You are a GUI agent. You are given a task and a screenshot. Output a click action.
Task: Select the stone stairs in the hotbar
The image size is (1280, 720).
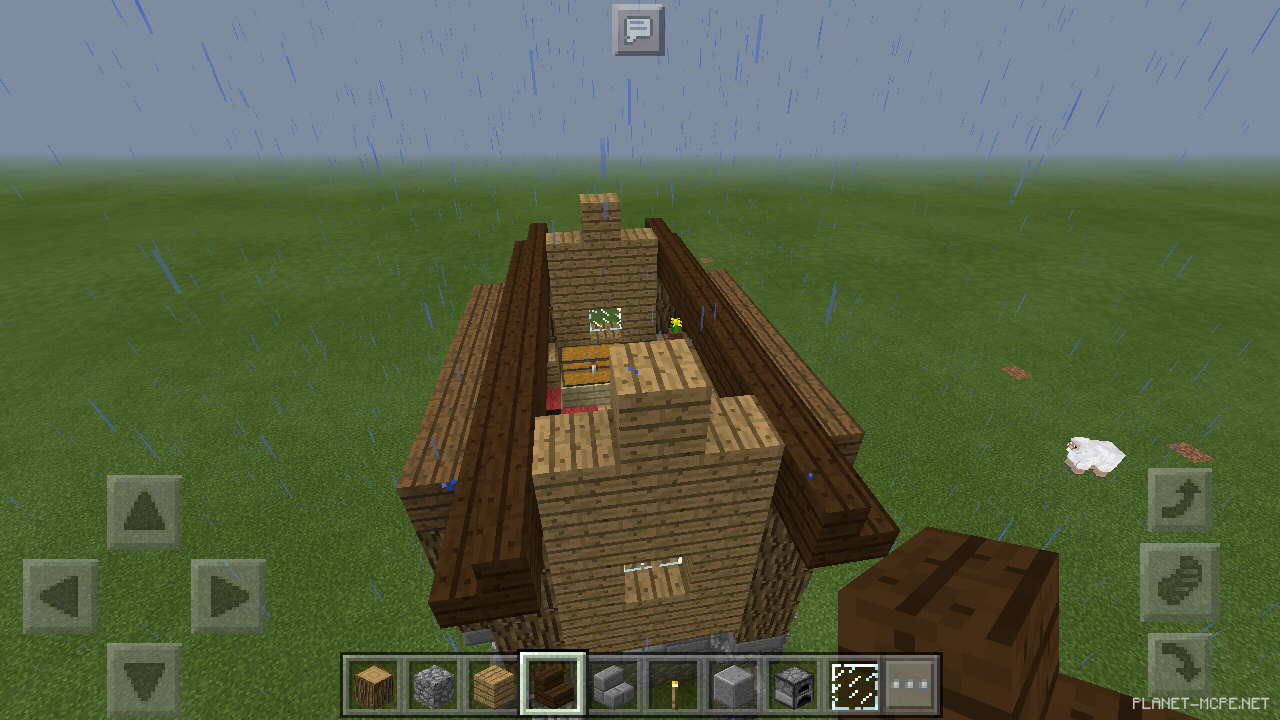point(610,685)
